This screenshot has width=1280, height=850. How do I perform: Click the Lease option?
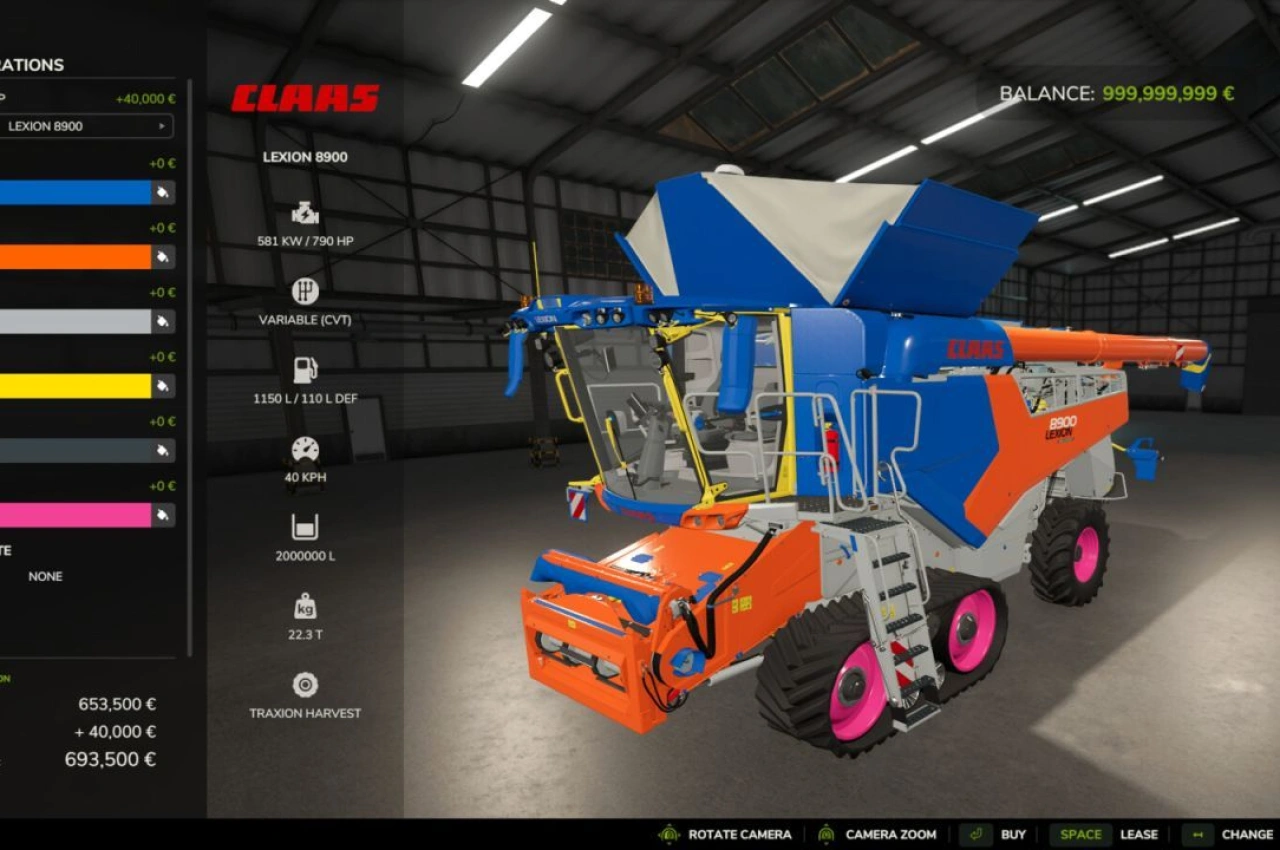point(1139,833)
